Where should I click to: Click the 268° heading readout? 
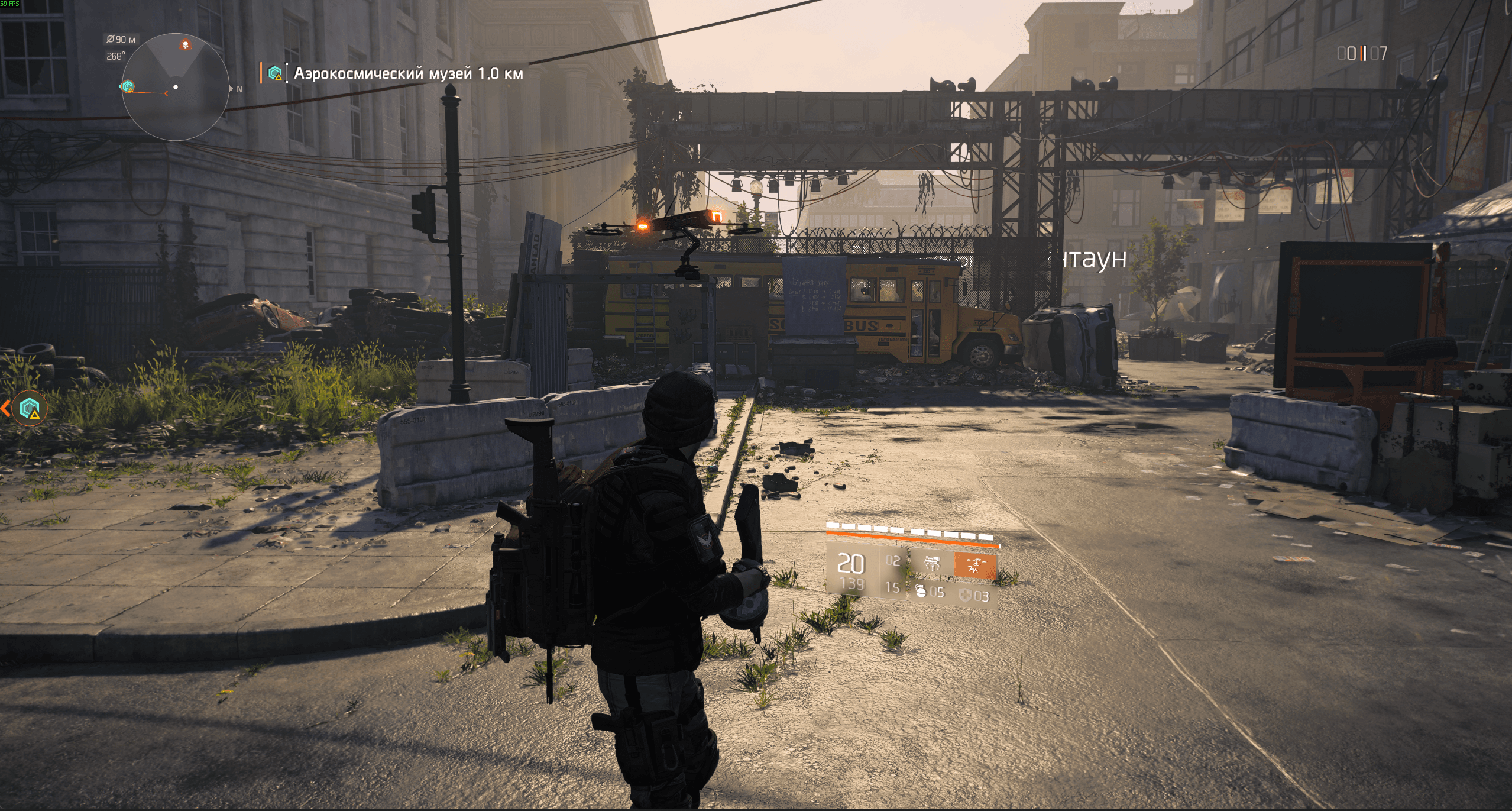click(116, 56)
